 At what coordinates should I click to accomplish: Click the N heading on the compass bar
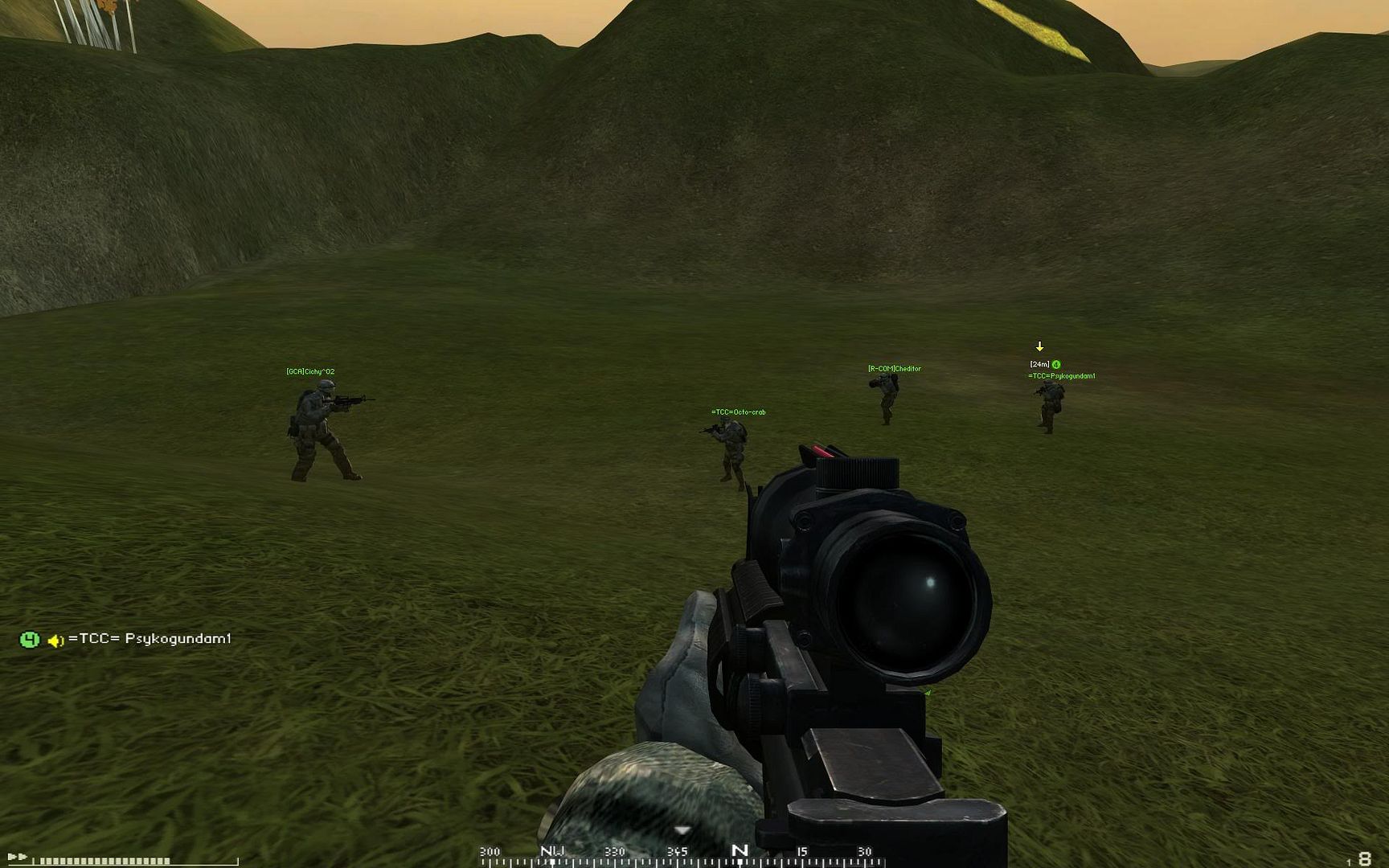[740, 850]
